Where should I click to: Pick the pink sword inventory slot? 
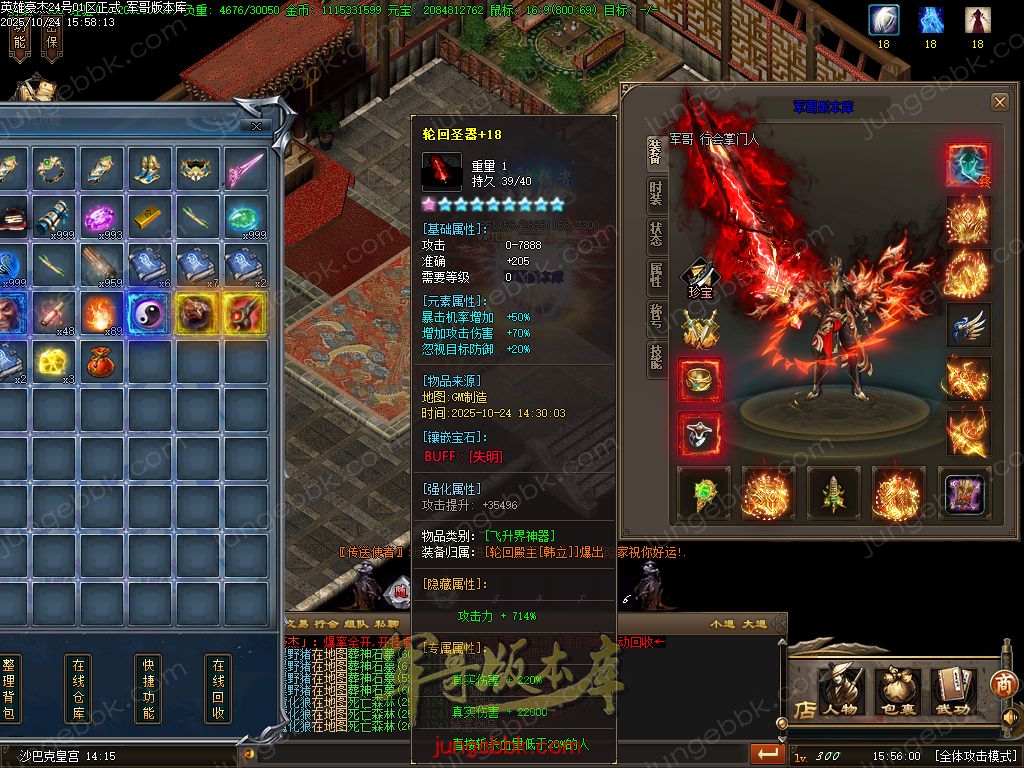244,170
